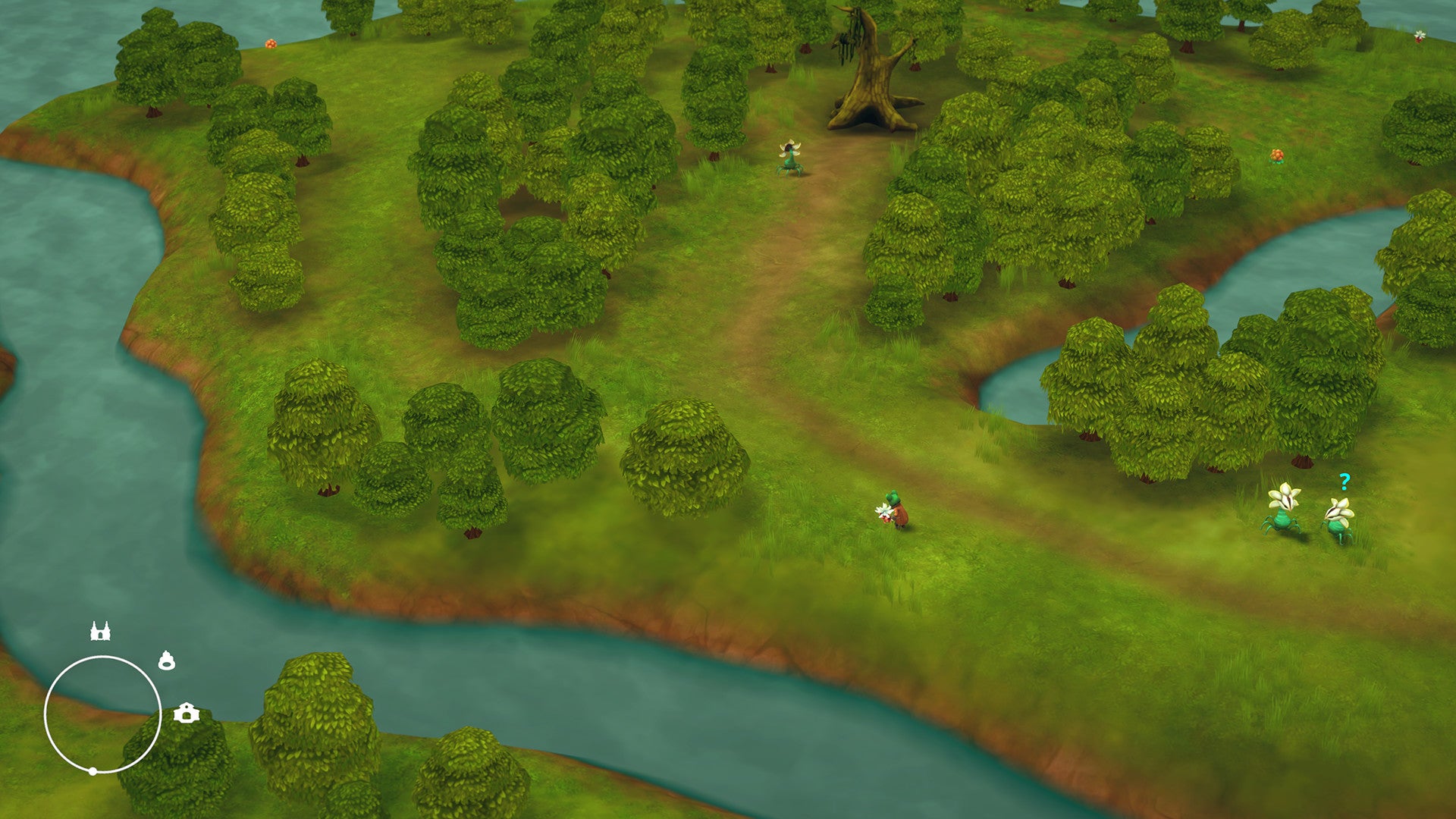Click the schoolhouse icon near the dial
1456x819 pixels.
point(186,713)
